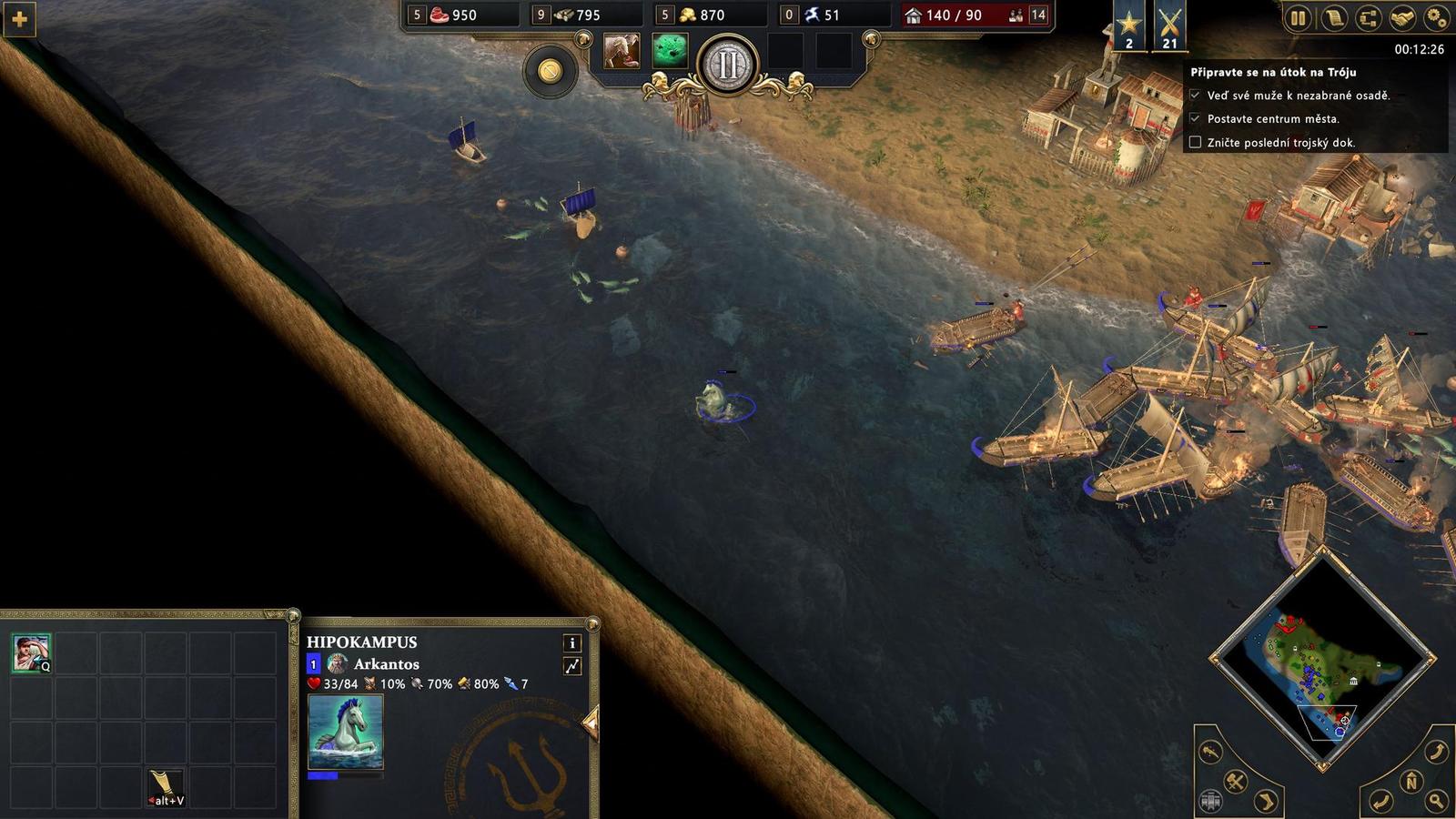Image resolution: width=1456 pixels, height=819 pixels.
Task: Click the flare icon left of the minimap
Action: click(x=1208, y=753)
